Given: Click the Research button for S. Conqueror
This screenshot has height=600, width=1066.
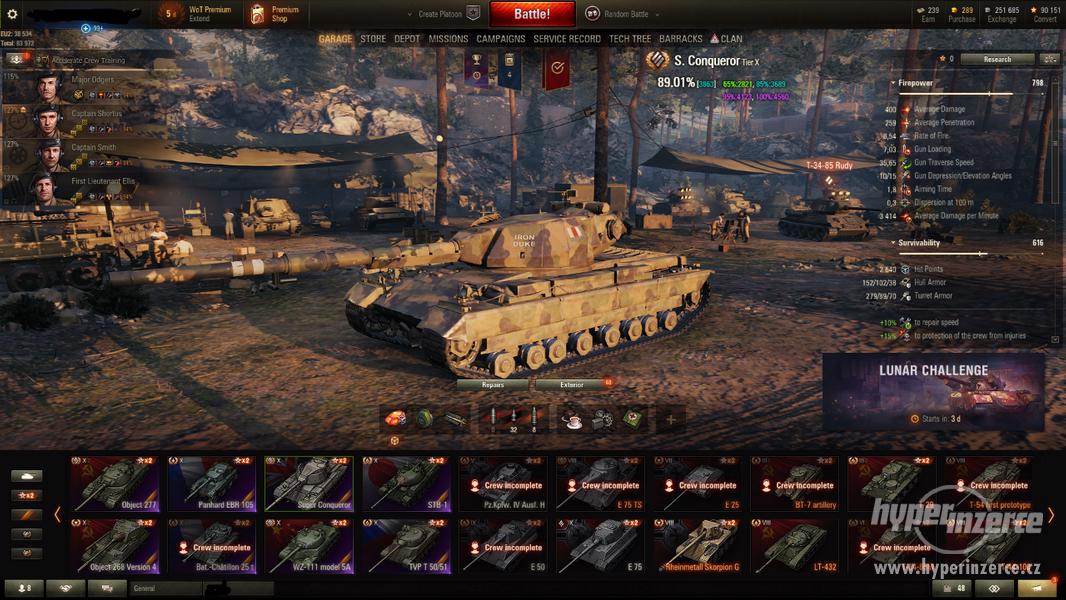Looking at the screenshot, I should (x=997, y=59).
